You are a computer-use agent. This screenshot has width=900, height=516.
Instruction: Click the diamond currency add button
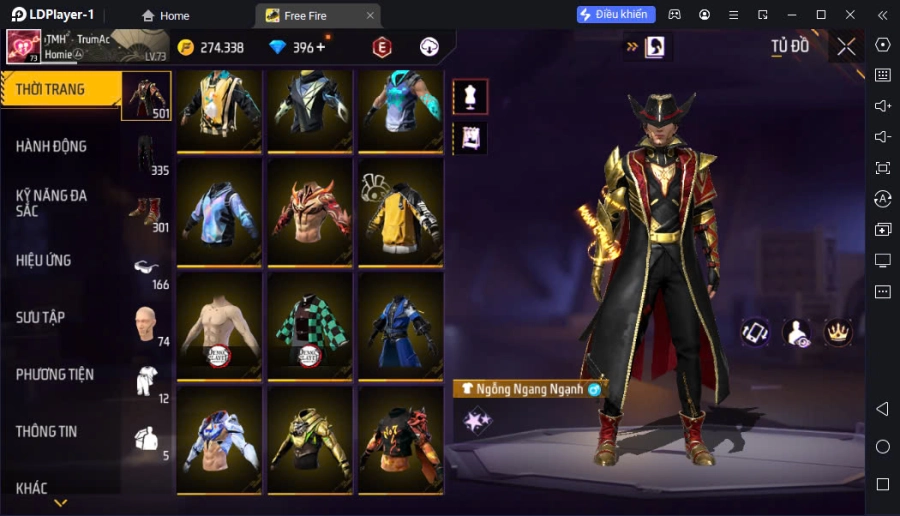(x=320, y=48)
